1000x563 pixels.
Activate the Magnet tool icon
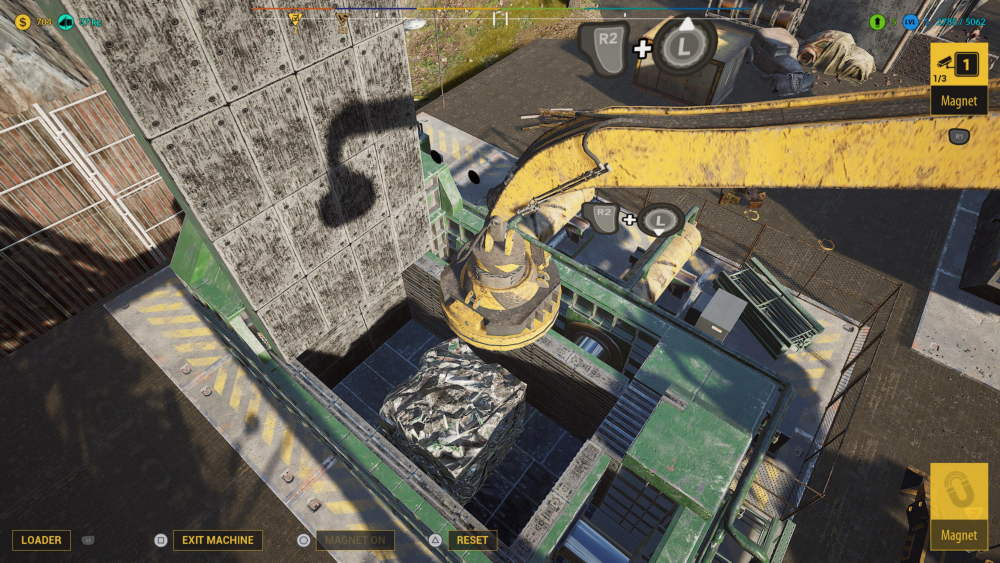958,506
